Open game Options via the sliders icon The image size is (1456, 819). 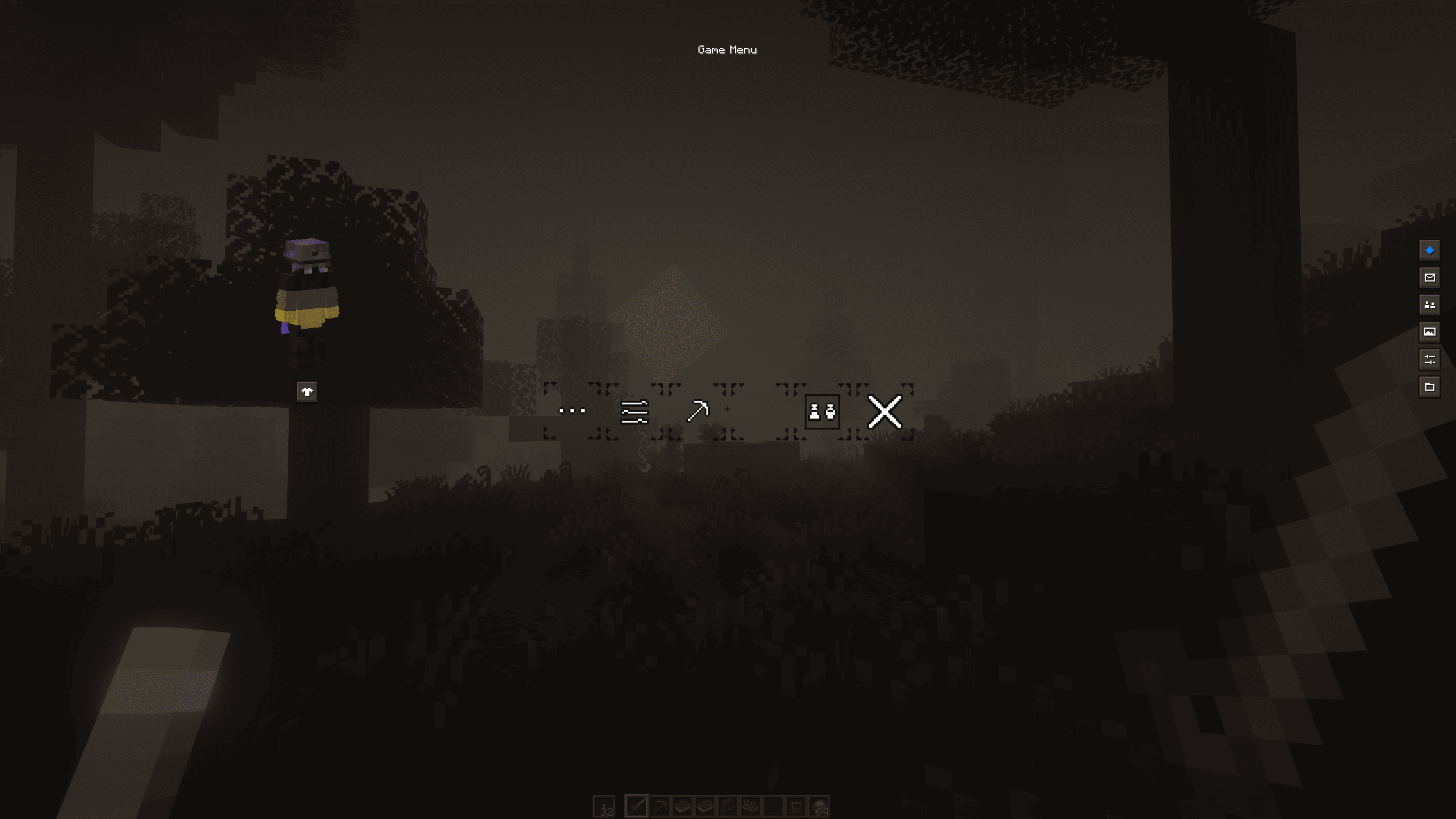634,410
